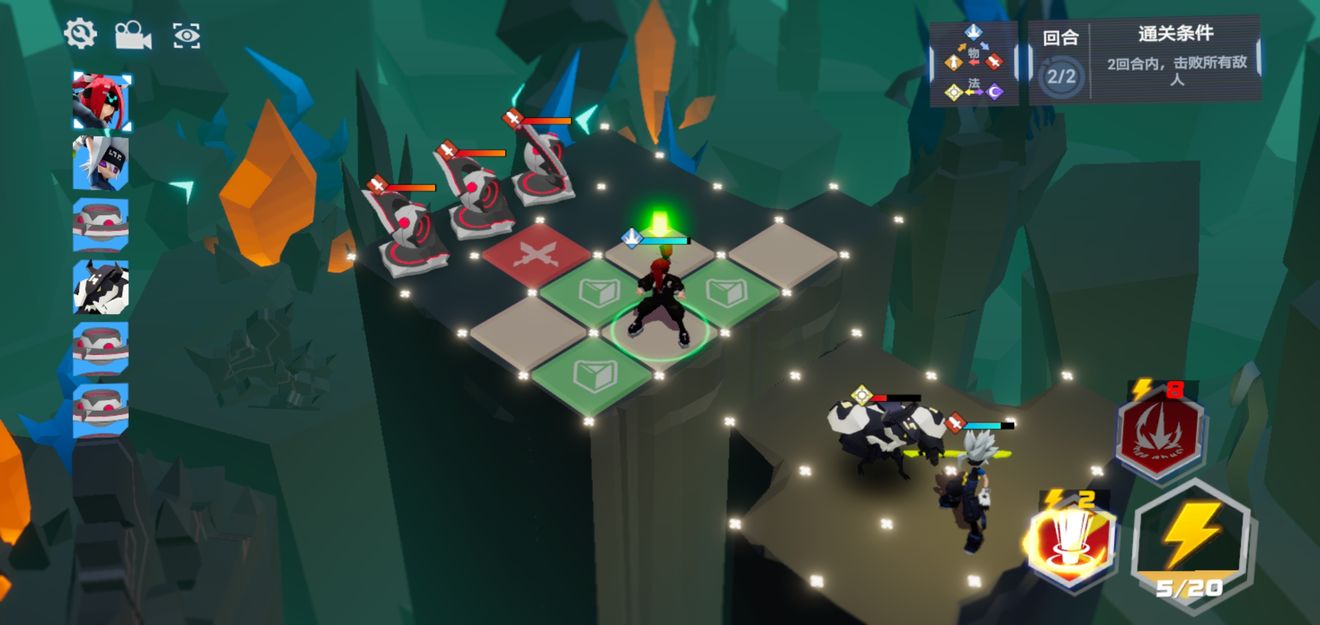The height and width of the screenshot is (625, 1320).
Task: Use the chef hat skill
Action: 1072,544
